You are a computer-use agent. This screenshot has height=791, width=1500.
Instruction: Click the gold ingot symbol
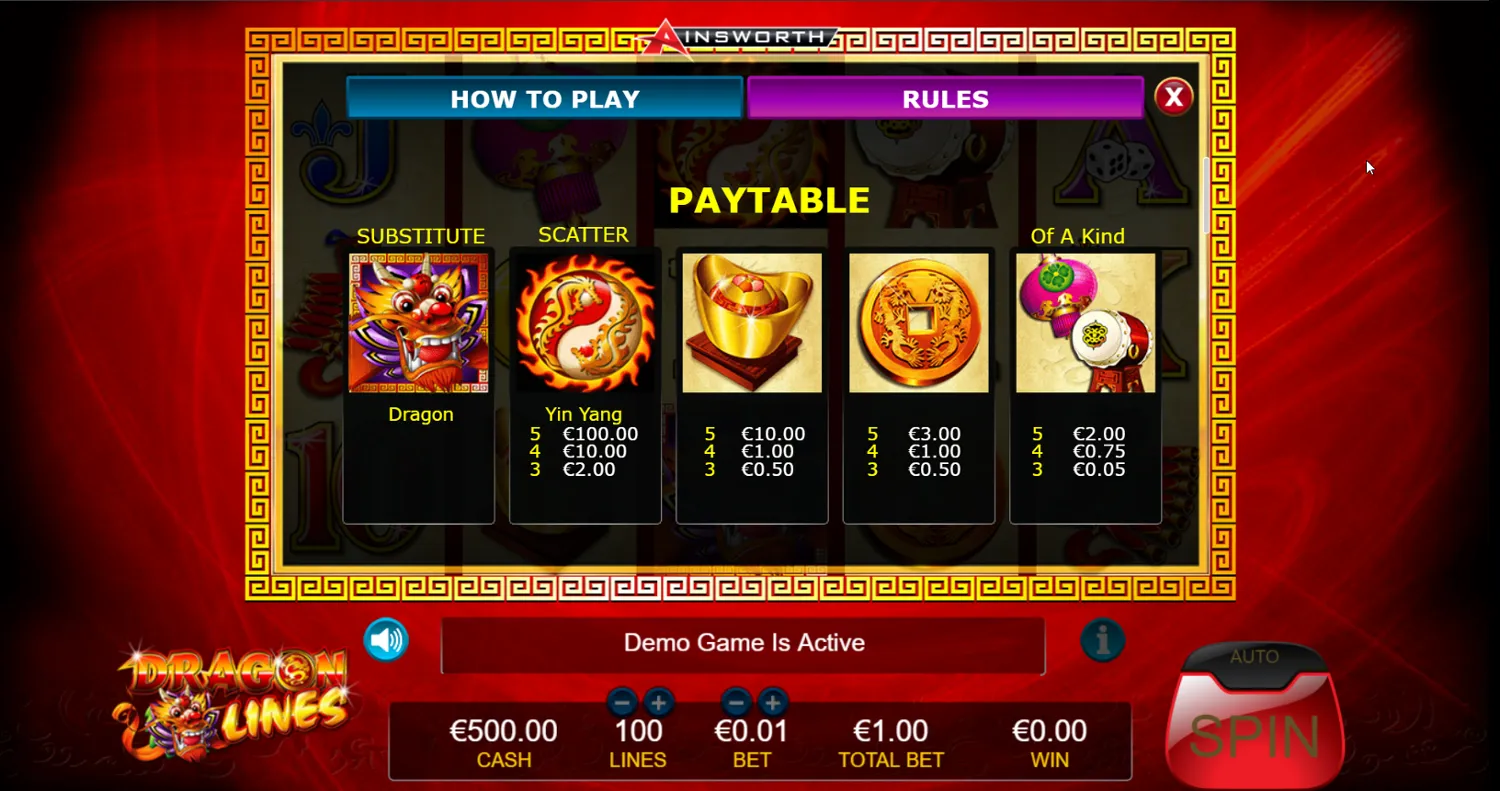tap(751, 323)
